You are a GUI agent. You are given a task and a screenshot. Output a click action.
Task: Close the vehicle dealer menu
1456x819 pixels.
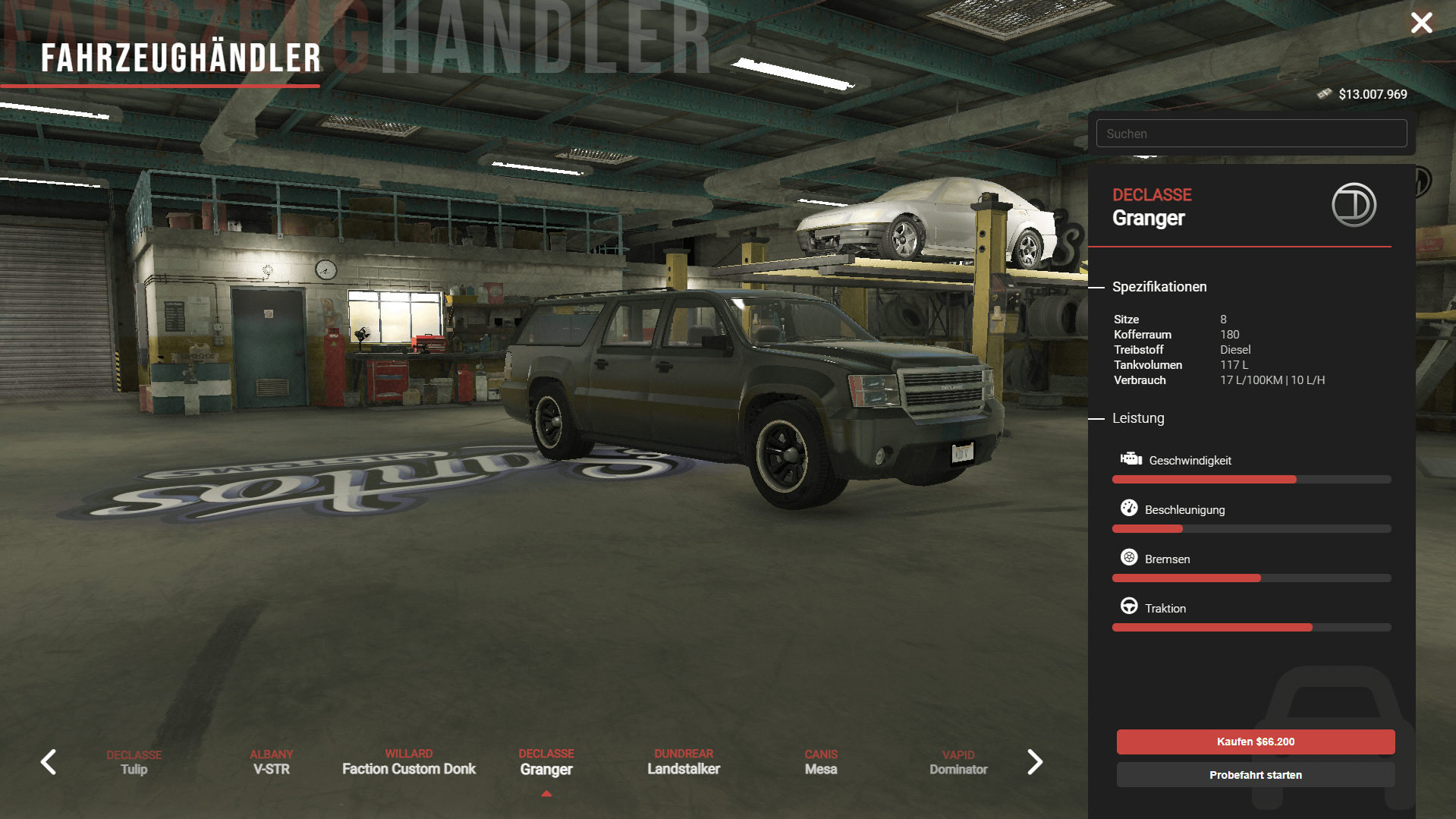point(1421,23)
